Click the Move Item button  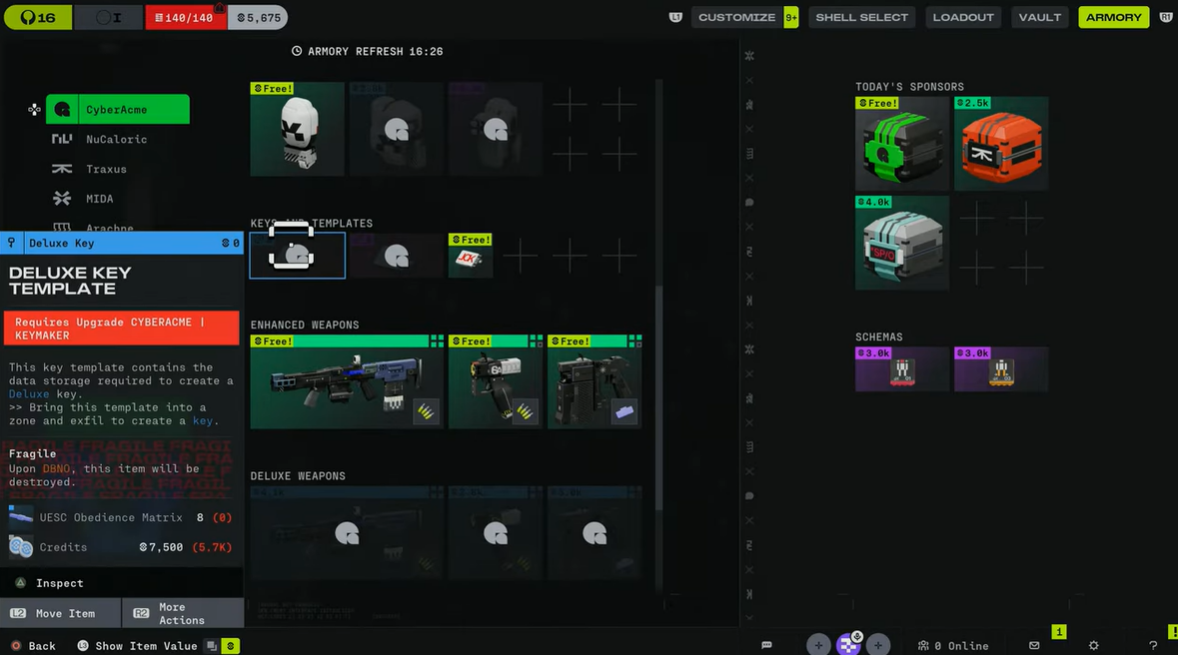point(60,613)
